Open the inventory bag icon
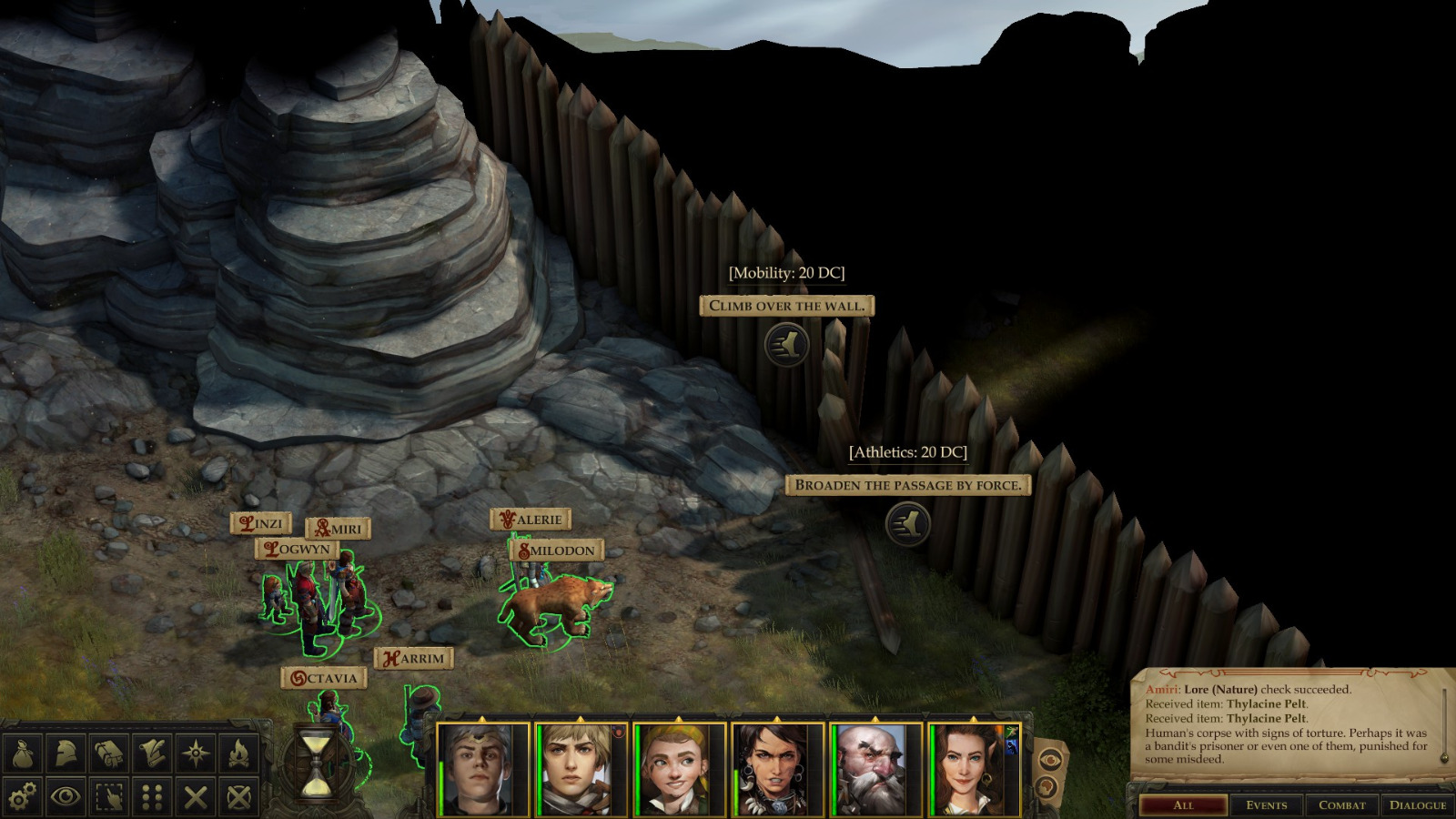 coord(23,752)
